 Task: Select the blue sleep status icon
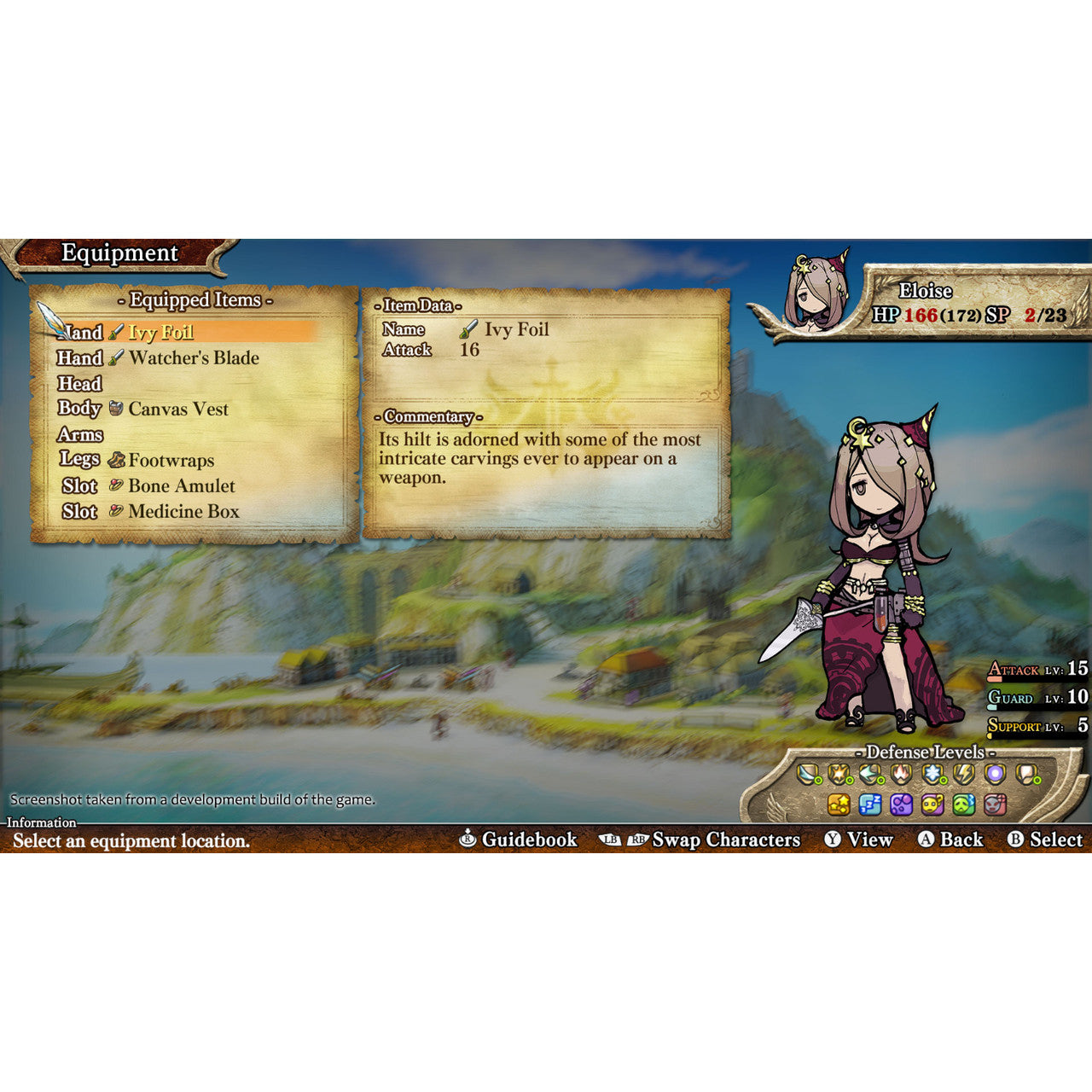(869, 804)
